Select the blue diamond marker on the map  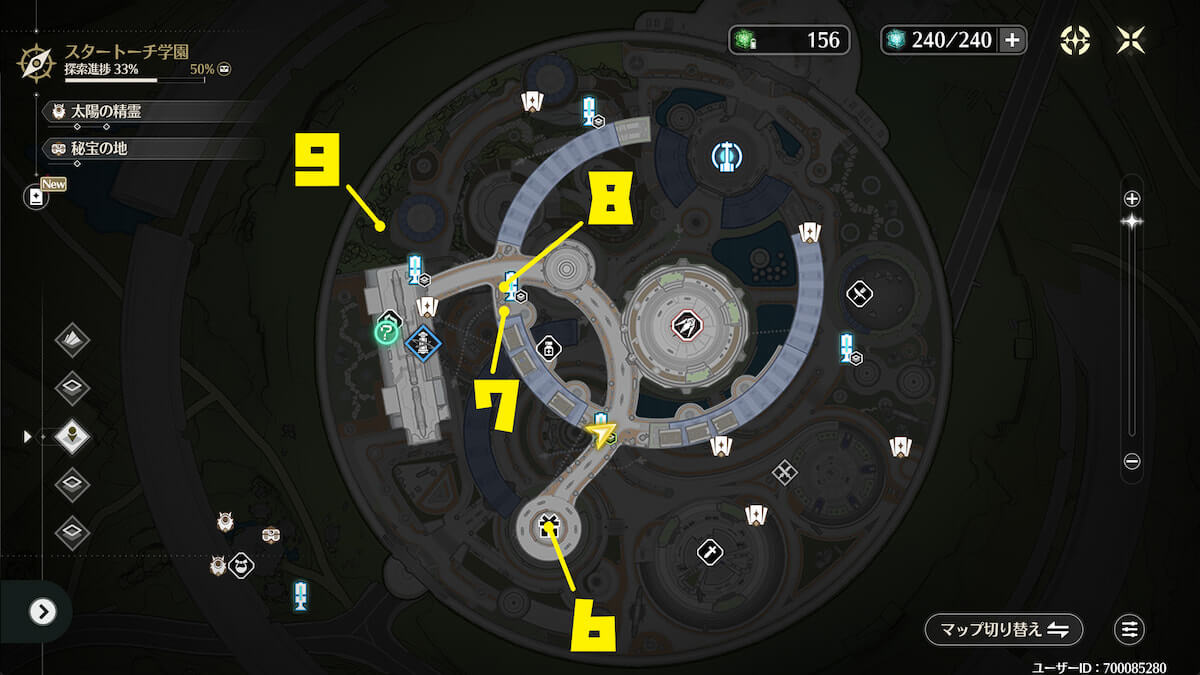point(424,343)
